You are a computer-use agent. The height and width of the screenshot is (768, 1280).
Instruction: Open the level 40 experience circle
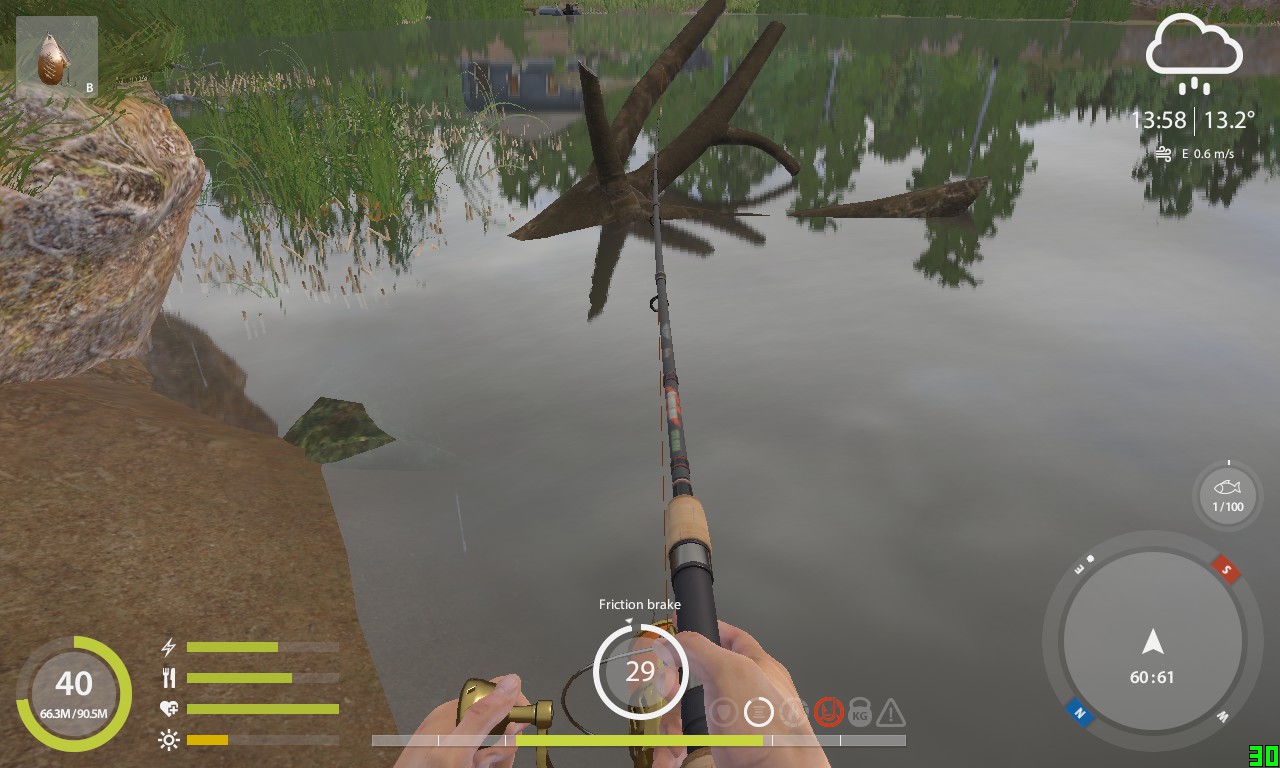coord(74,693)
